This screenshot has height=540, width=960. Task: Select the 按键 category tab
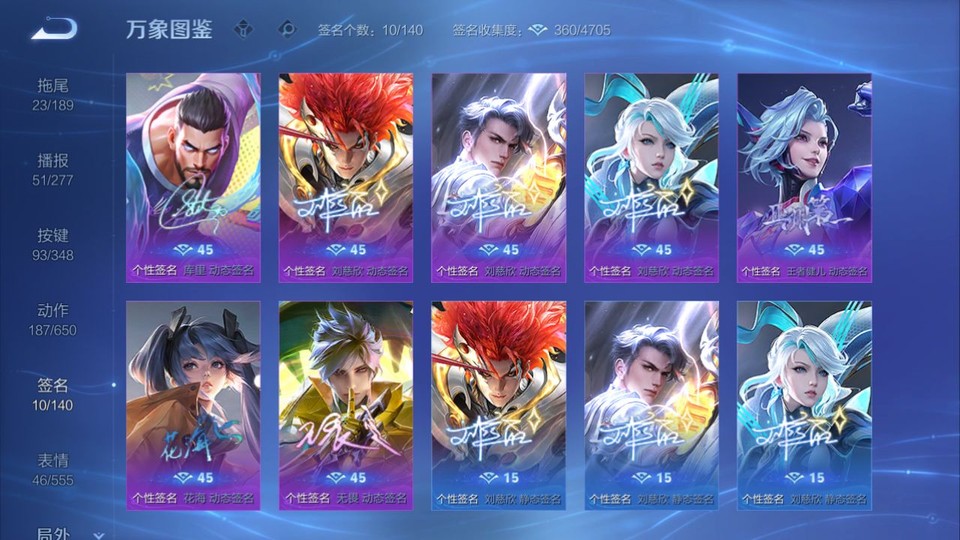coord(53,244)
